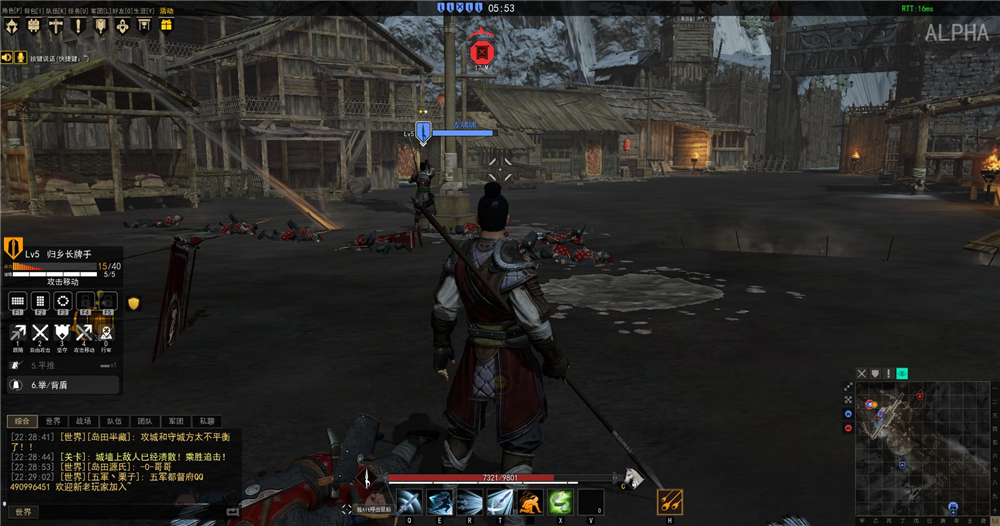Screen dimensions: 1000x526
Task: Open the yellow gift box events icon
Action: coord(166,25)
